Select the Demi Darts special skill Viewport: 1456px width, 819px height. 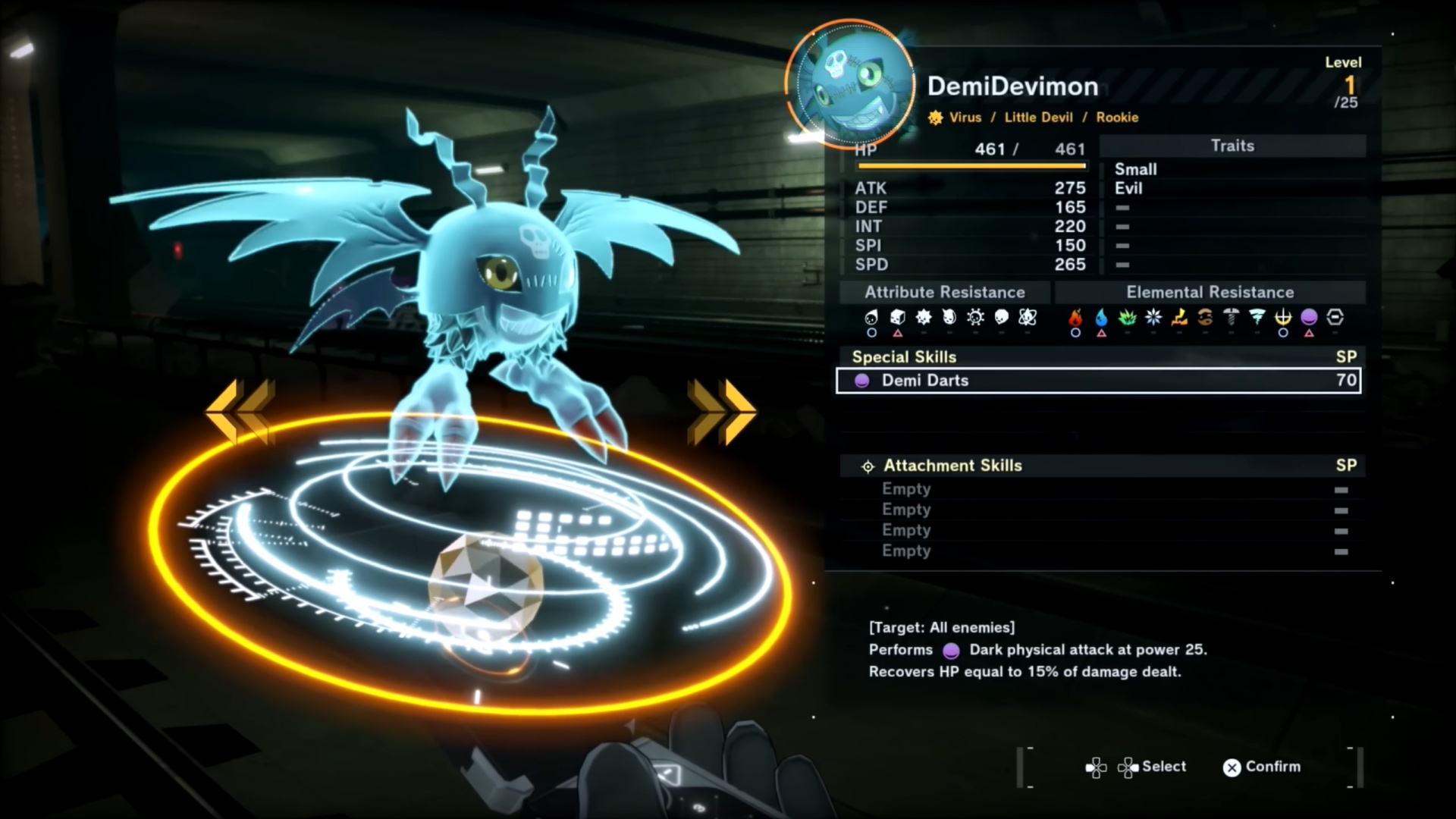(1098, 381)
